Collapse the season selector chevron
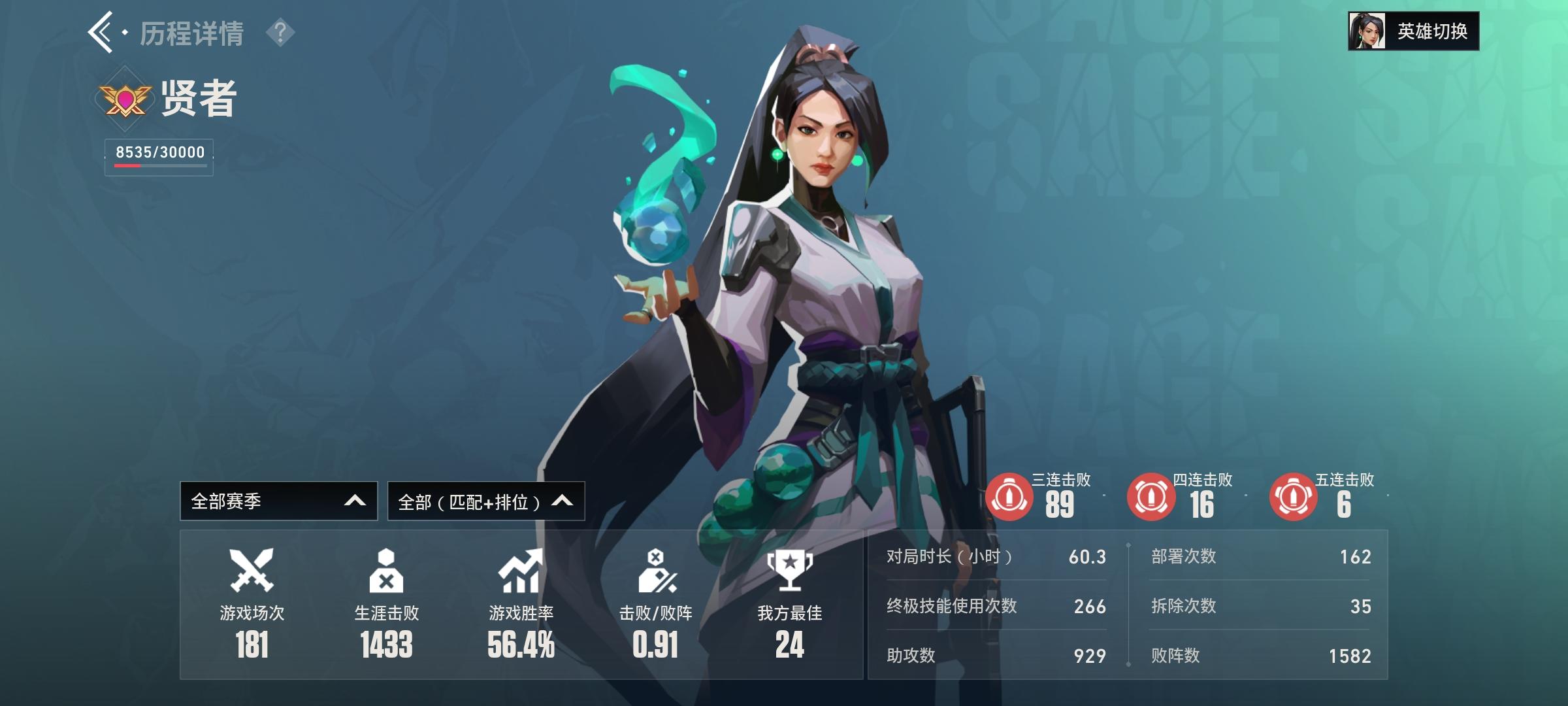The image size is (1568, 706). click(x=353, y=501)
